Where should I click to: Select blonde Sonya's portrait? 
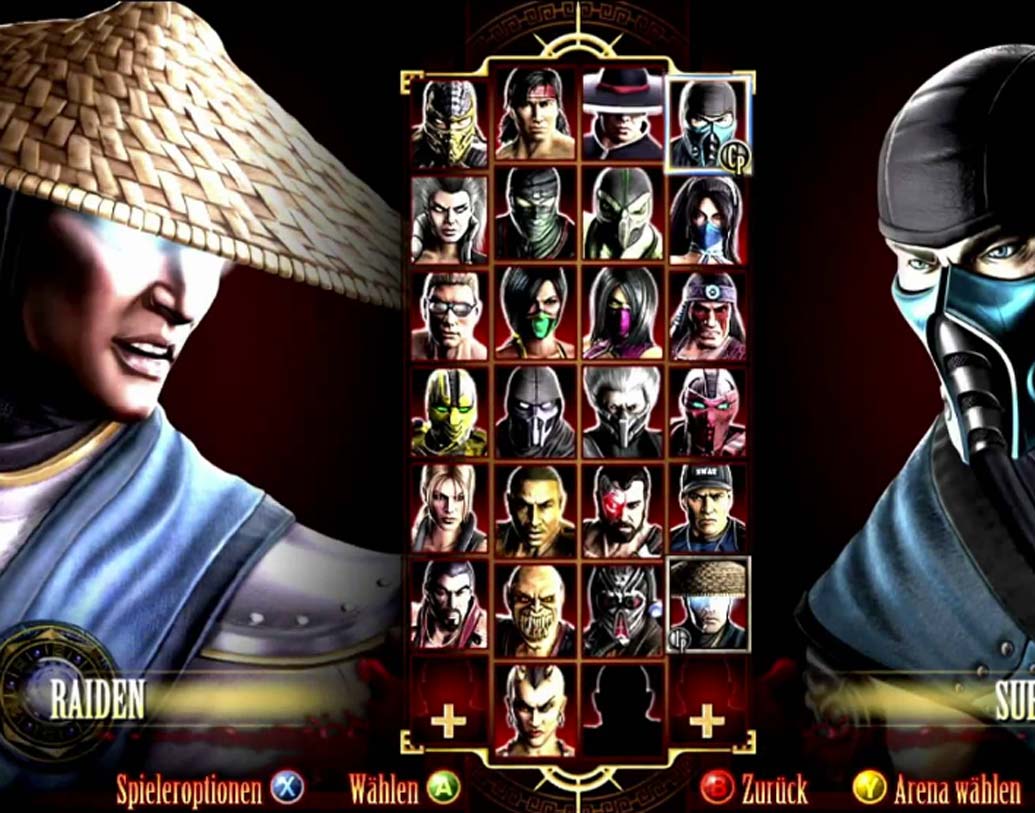449,509
